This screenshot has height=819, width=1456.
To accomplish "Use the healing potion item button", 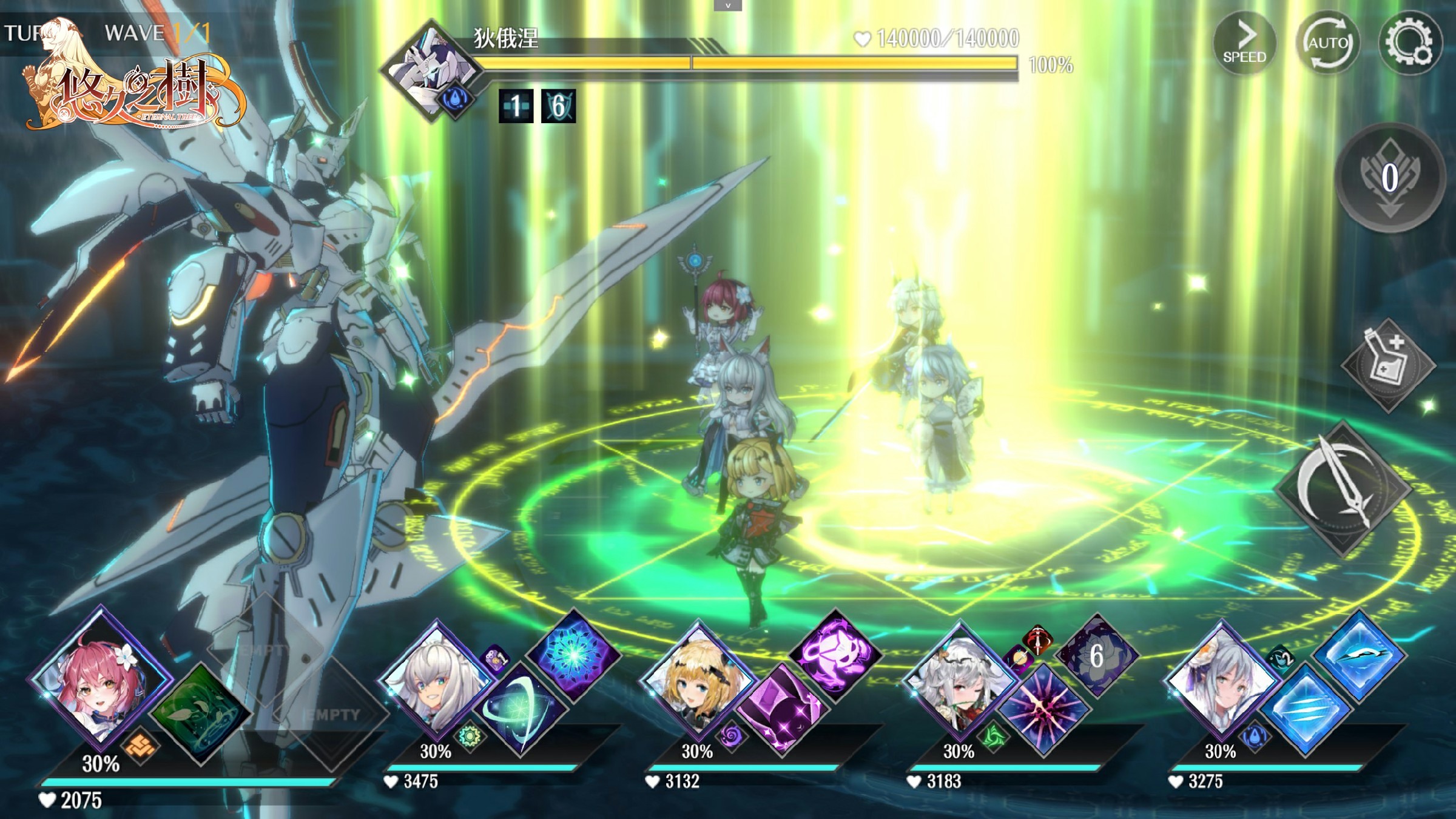I will (x=1388, y=365).
